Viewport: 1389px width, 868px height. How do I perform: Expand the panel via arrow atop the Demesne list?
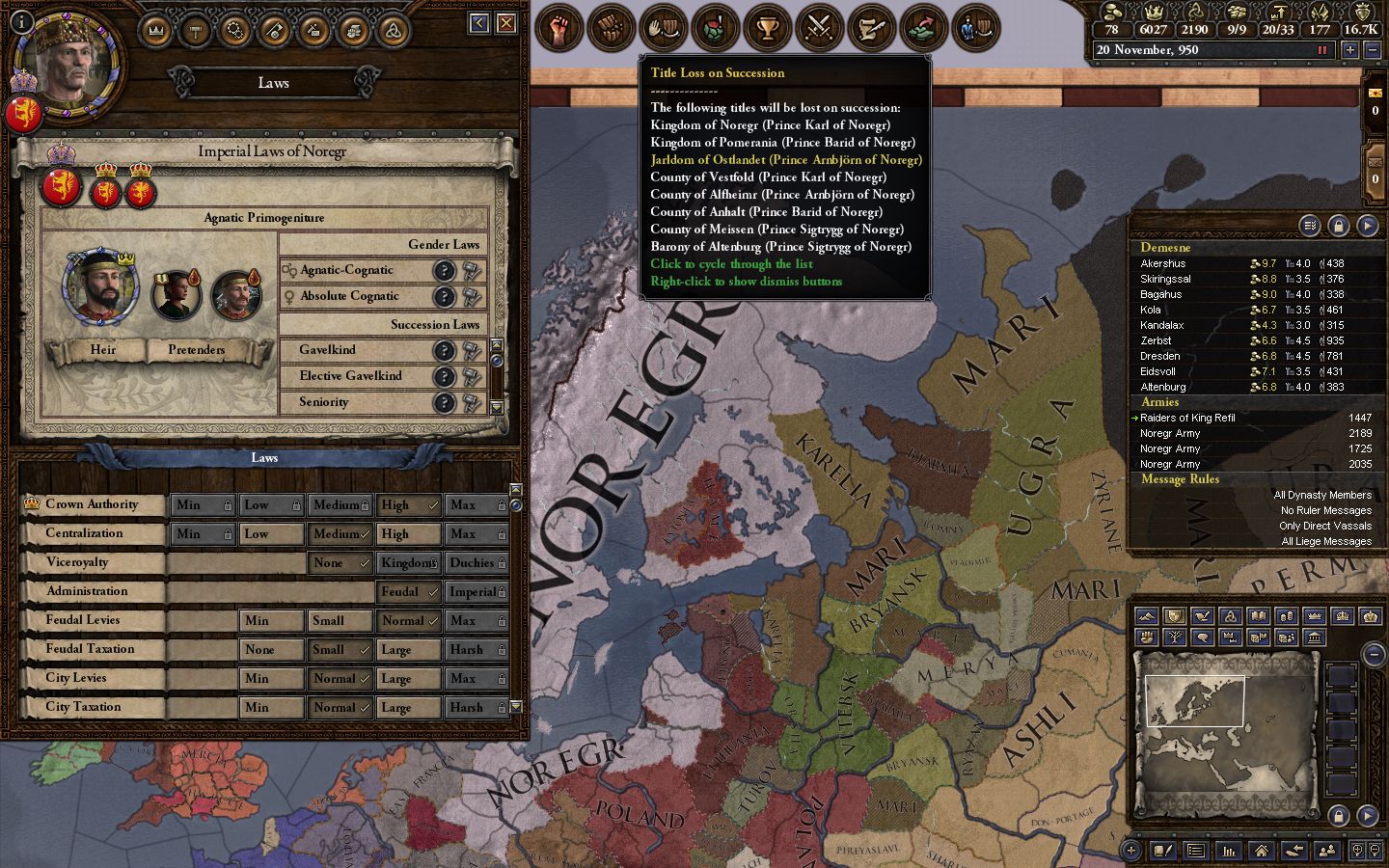tap(1368, 226)
